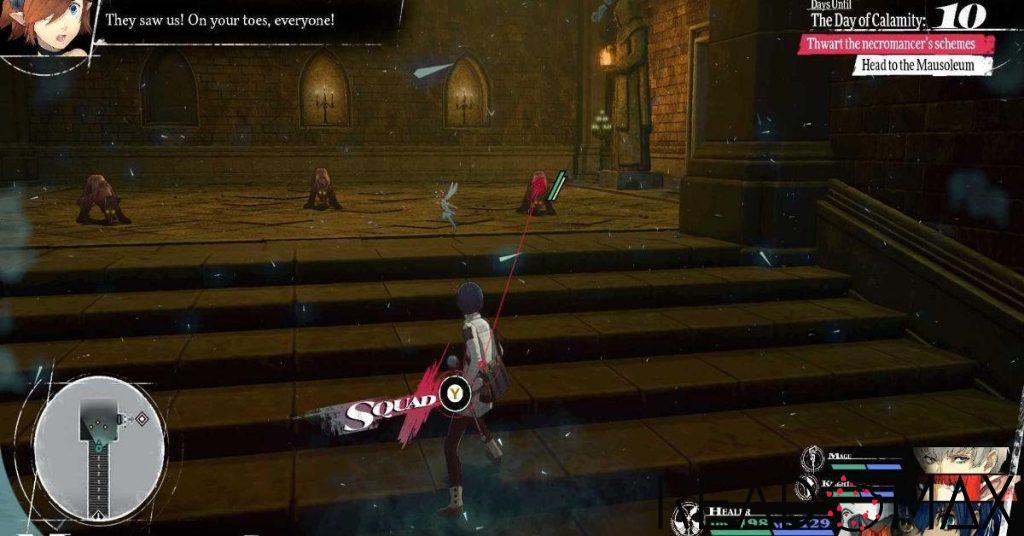Select the Mage archetype emblem icon
This screenshot has width=1024, height=536.
(815, 459)
